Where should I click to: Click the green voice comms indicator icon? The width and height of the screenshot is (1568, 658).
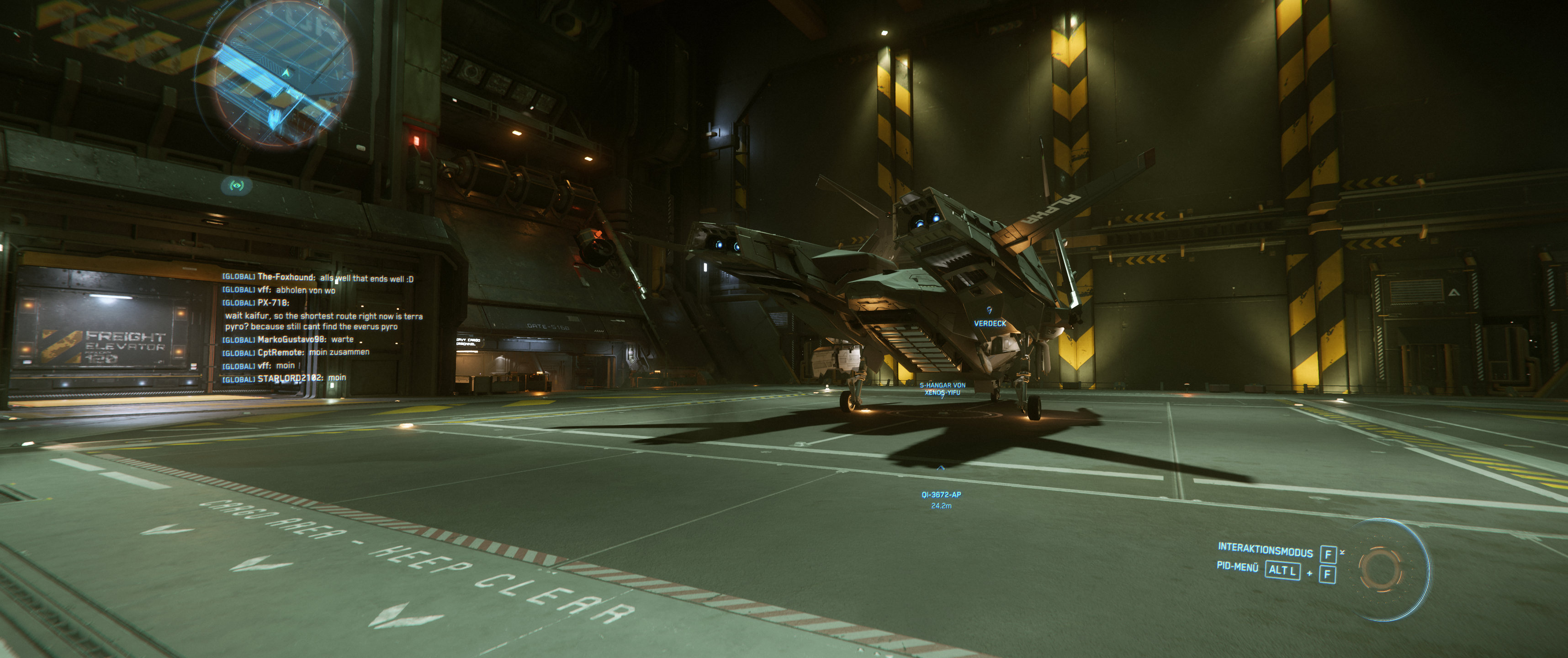click(x=237, y=185)
